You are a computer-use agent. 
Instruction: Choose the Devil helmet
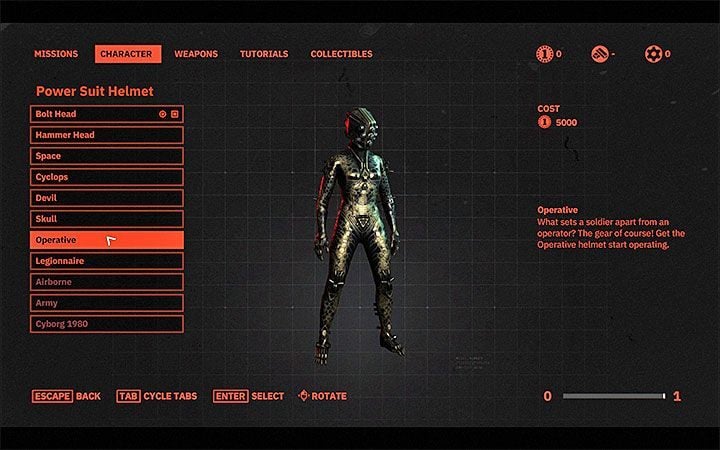[x=106, y=198]
